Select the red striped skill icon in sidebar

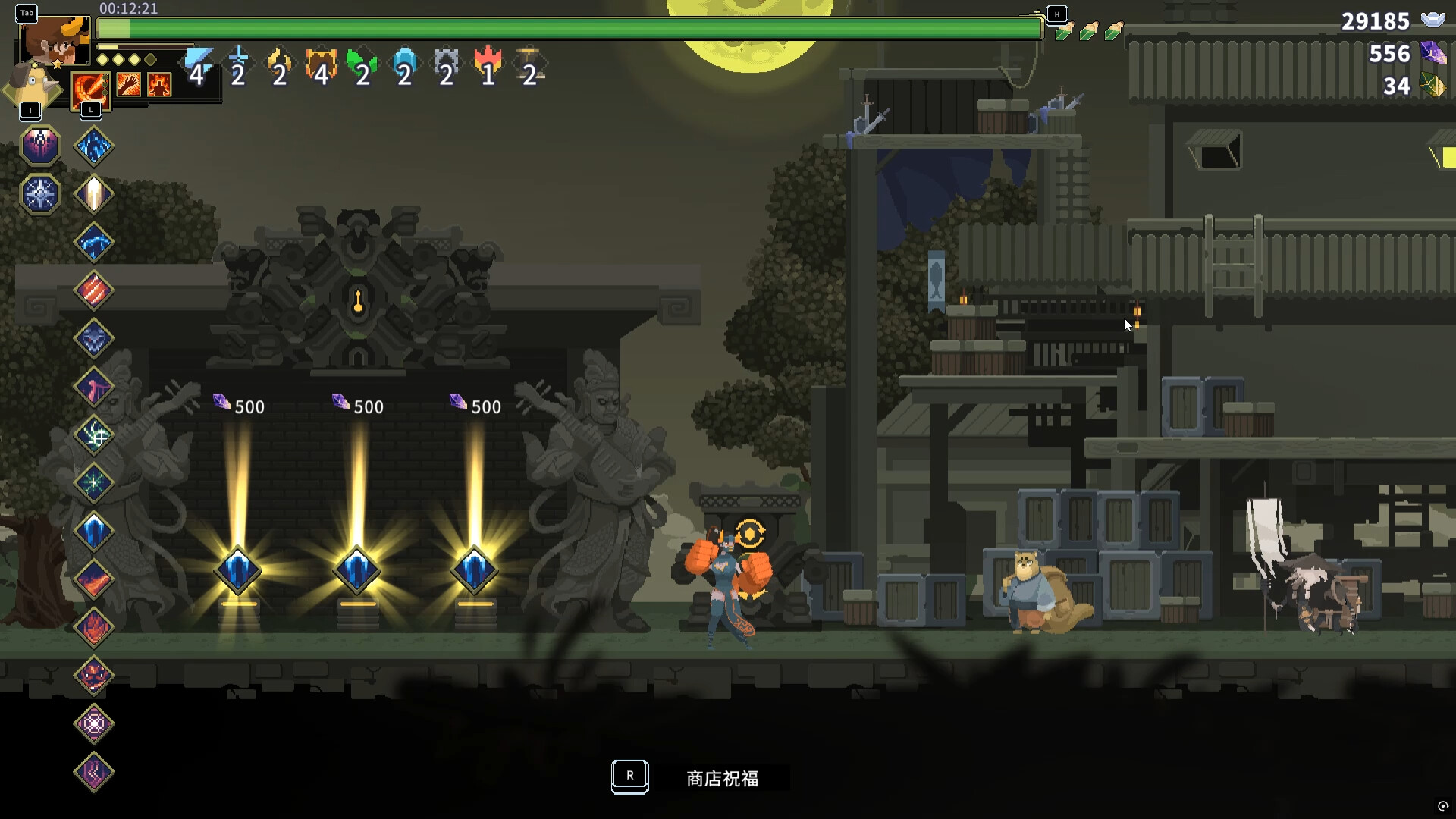93,290
